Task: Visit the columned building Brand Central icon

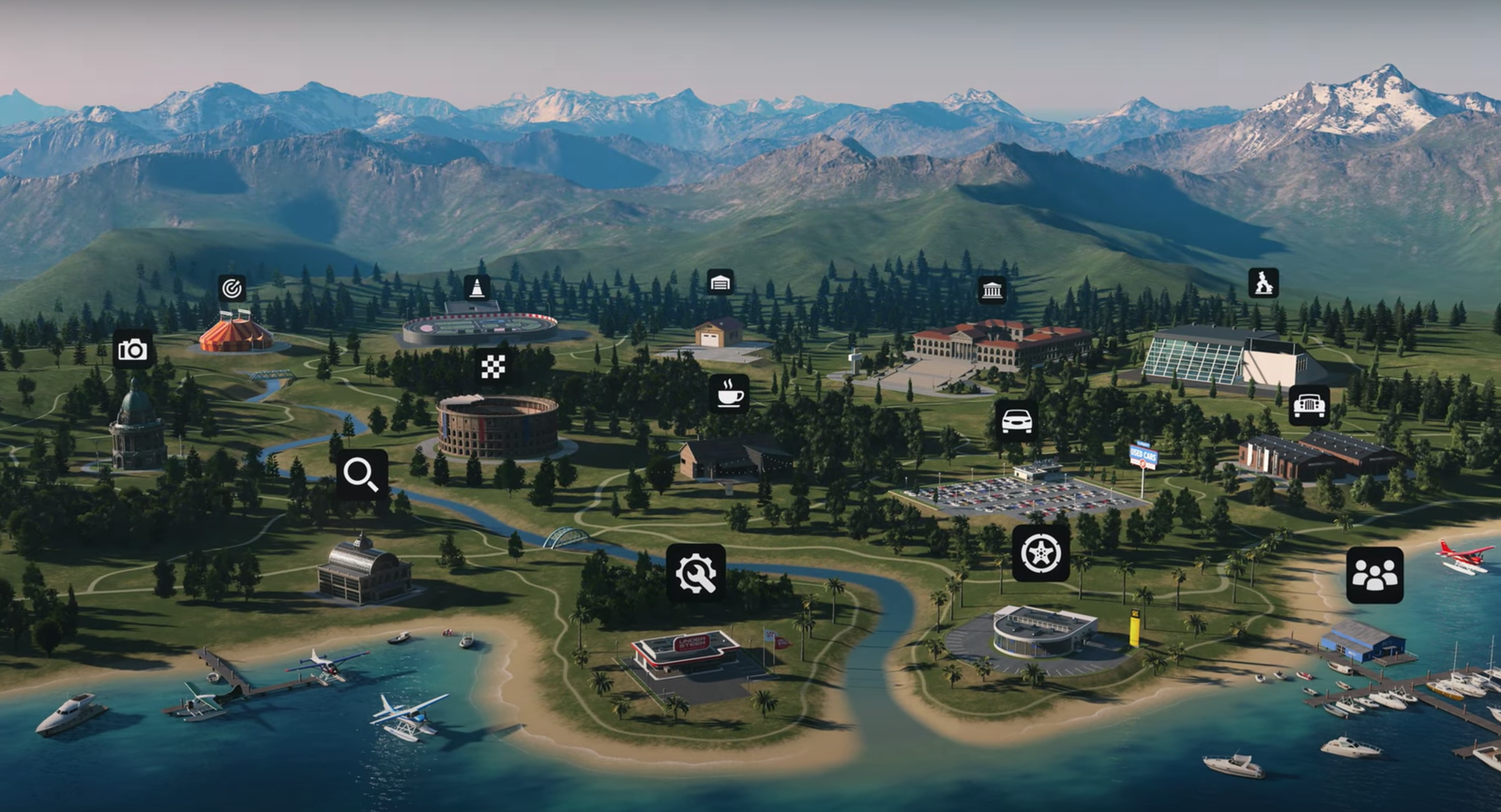Action: [992, 290]
